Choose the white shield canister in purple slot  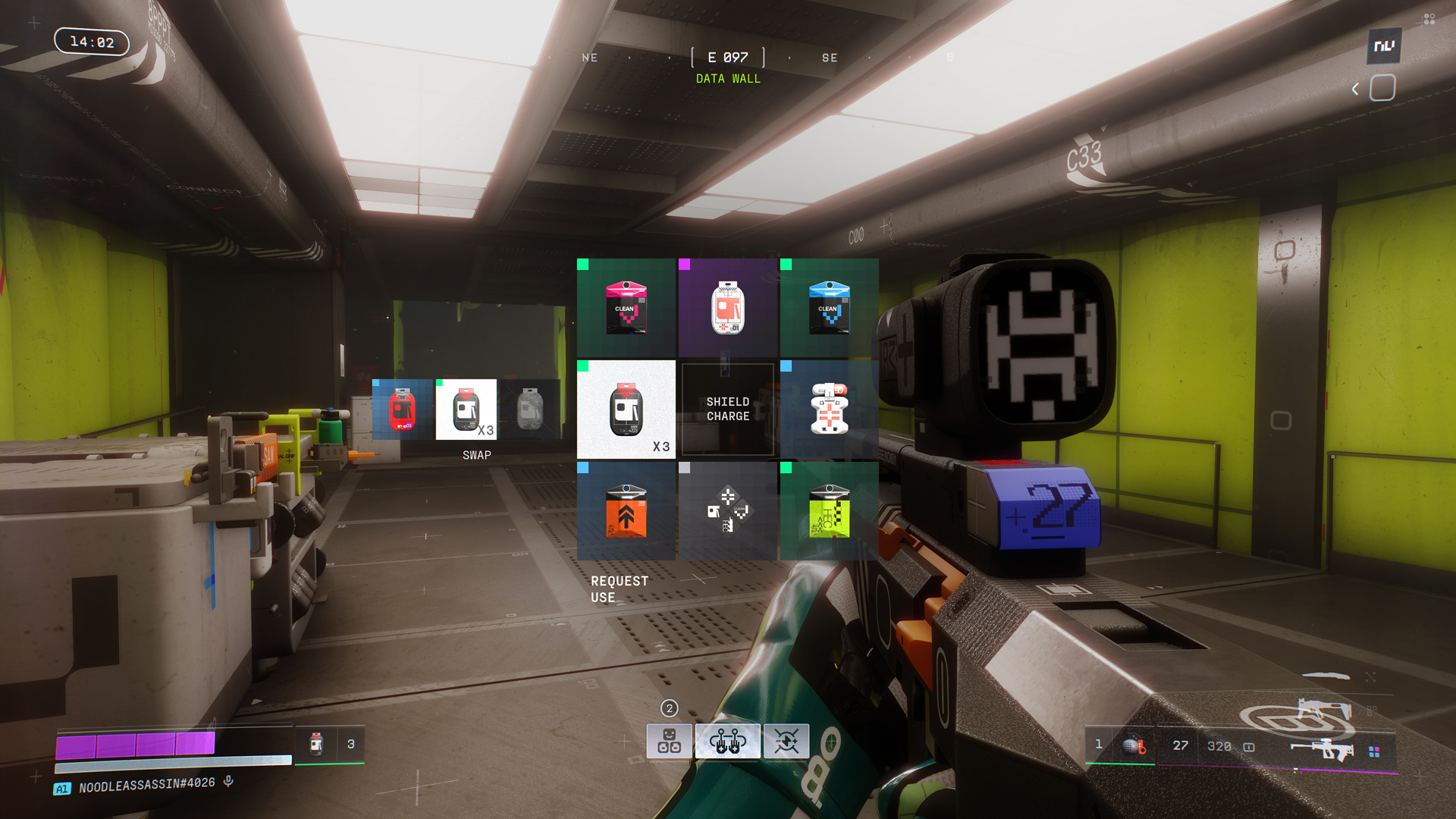click(x=728, y=308)
